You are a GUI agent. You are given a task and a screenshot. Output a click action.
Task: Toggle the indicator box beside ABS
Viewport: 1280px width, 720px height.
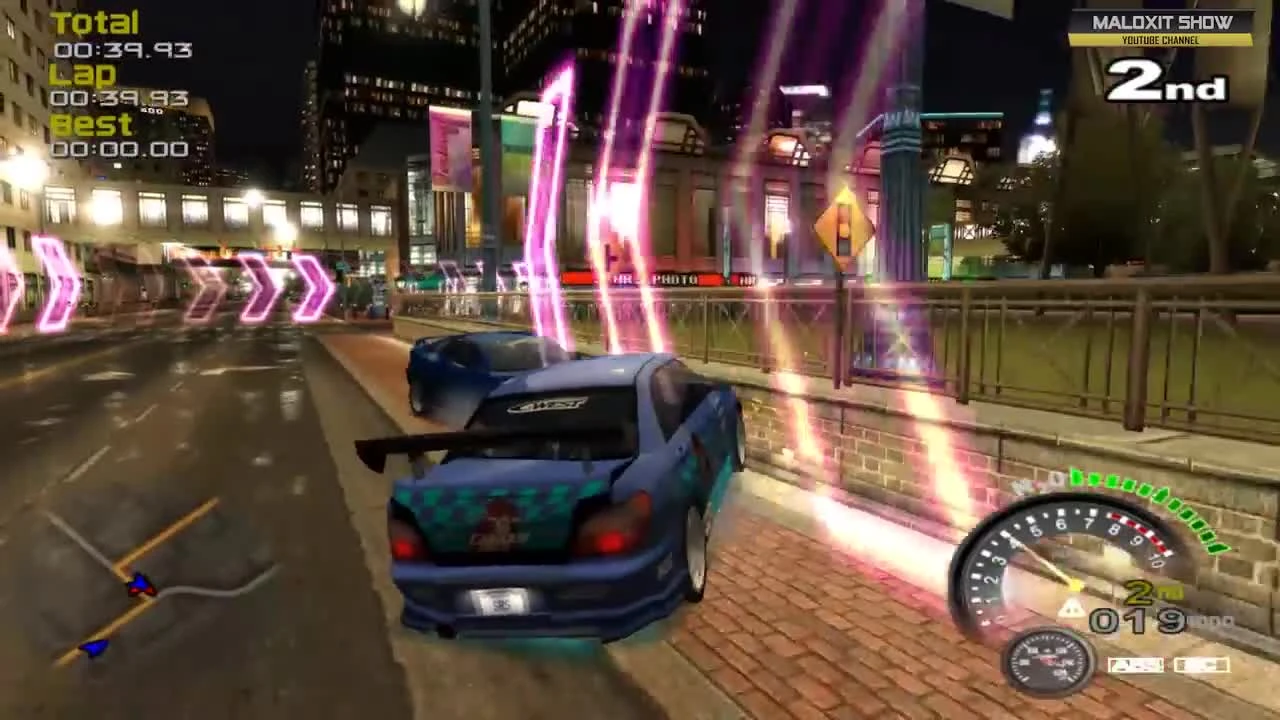click(1201, 663)
